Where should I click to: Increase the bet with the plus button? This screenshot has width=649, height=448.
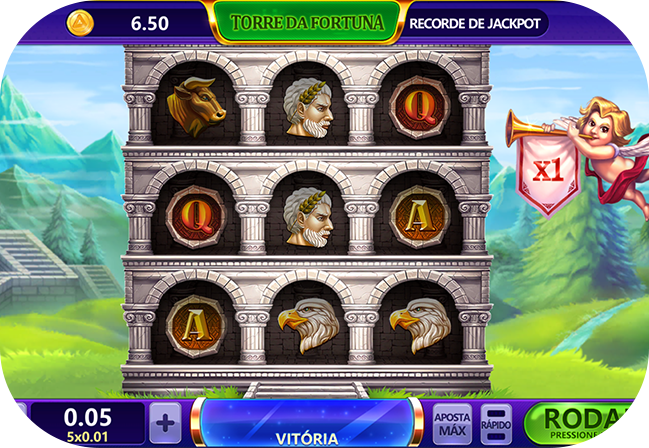click(167, 420)
